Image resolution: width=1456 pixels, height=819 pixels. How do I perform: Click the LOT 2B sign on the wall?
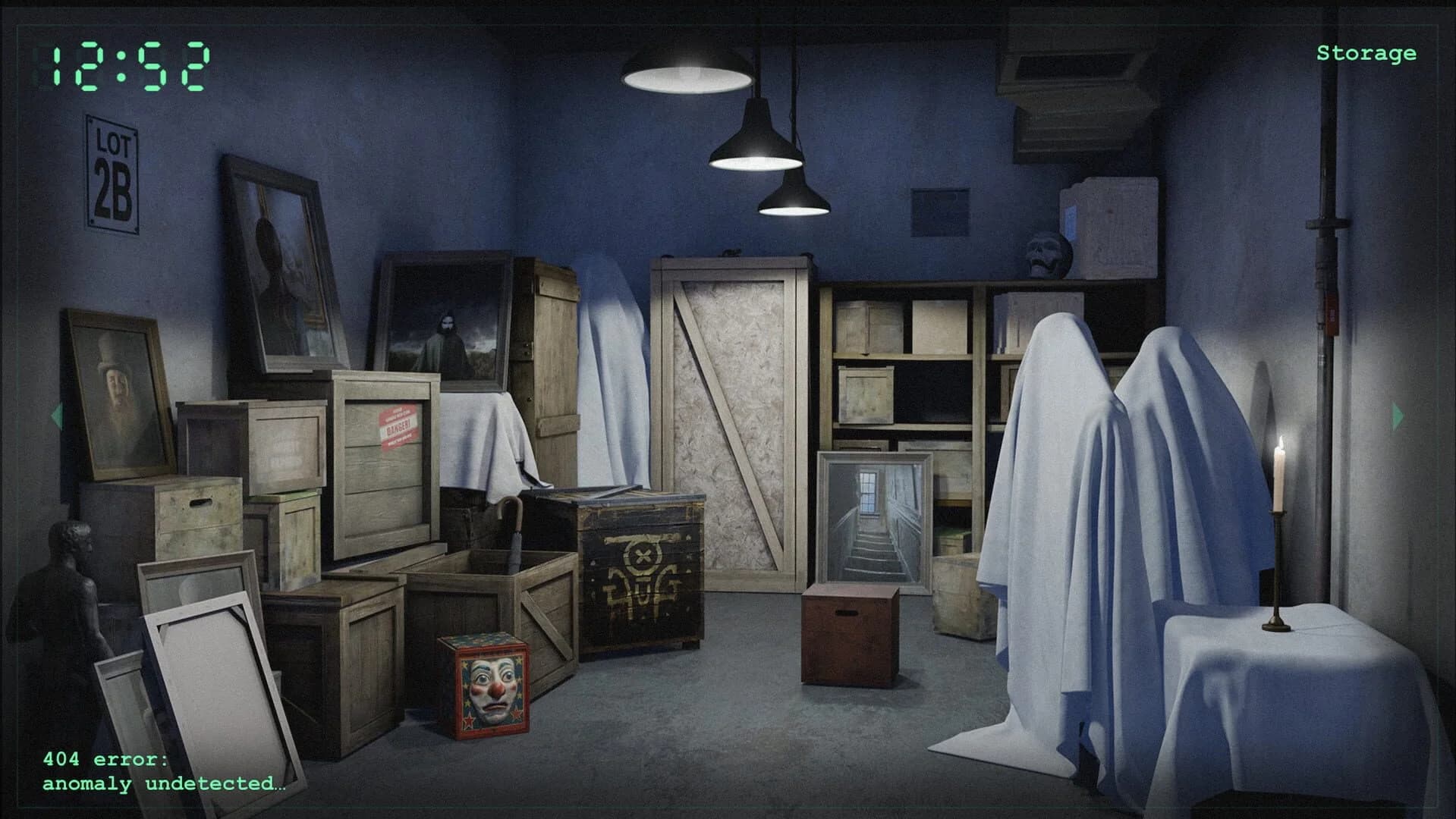(114, 173)
